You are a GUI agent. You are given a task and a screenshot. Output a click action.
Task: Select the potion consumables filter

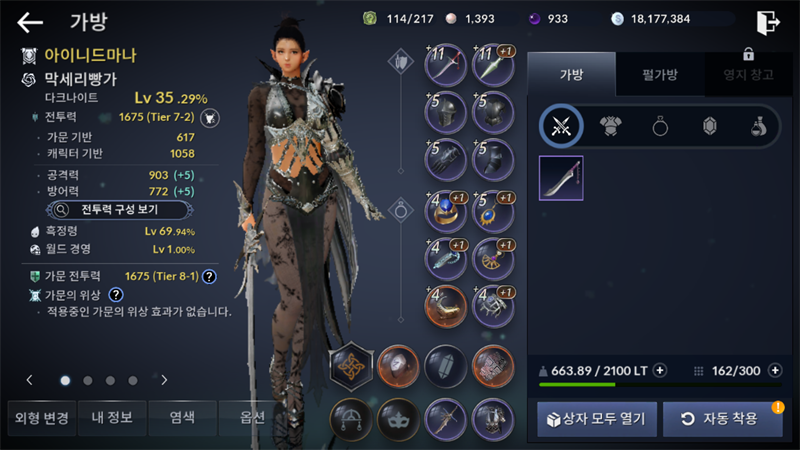tap(759, 126)
